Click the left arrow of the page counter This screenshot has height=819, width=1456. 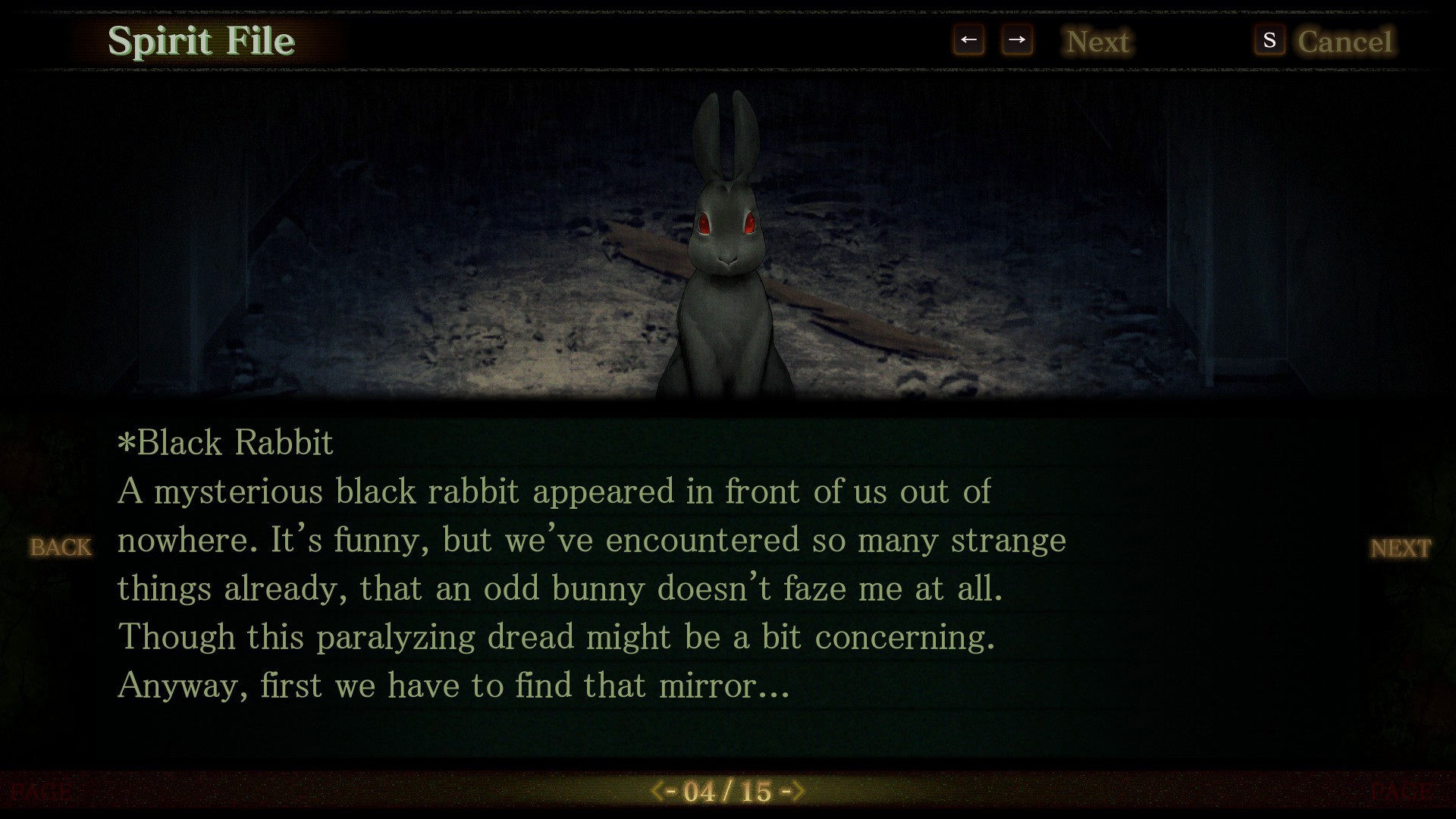tap(659, 792)
